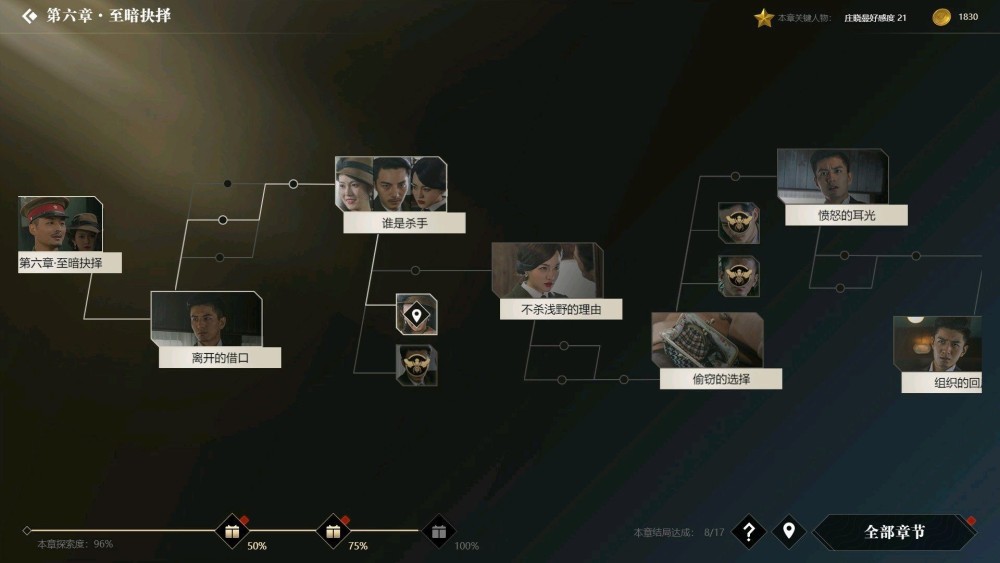Viewport: 1000px width, 563px height.
Task: Click the star key character icon
Action: (x=764, y=18)
